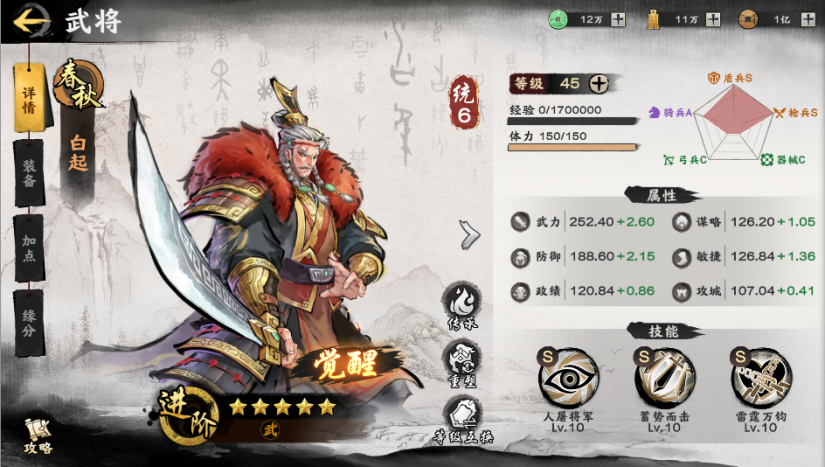Screen dimensions: 825x467
Task: Add level with the plus next to 等级 45
Action: (599, 83)
